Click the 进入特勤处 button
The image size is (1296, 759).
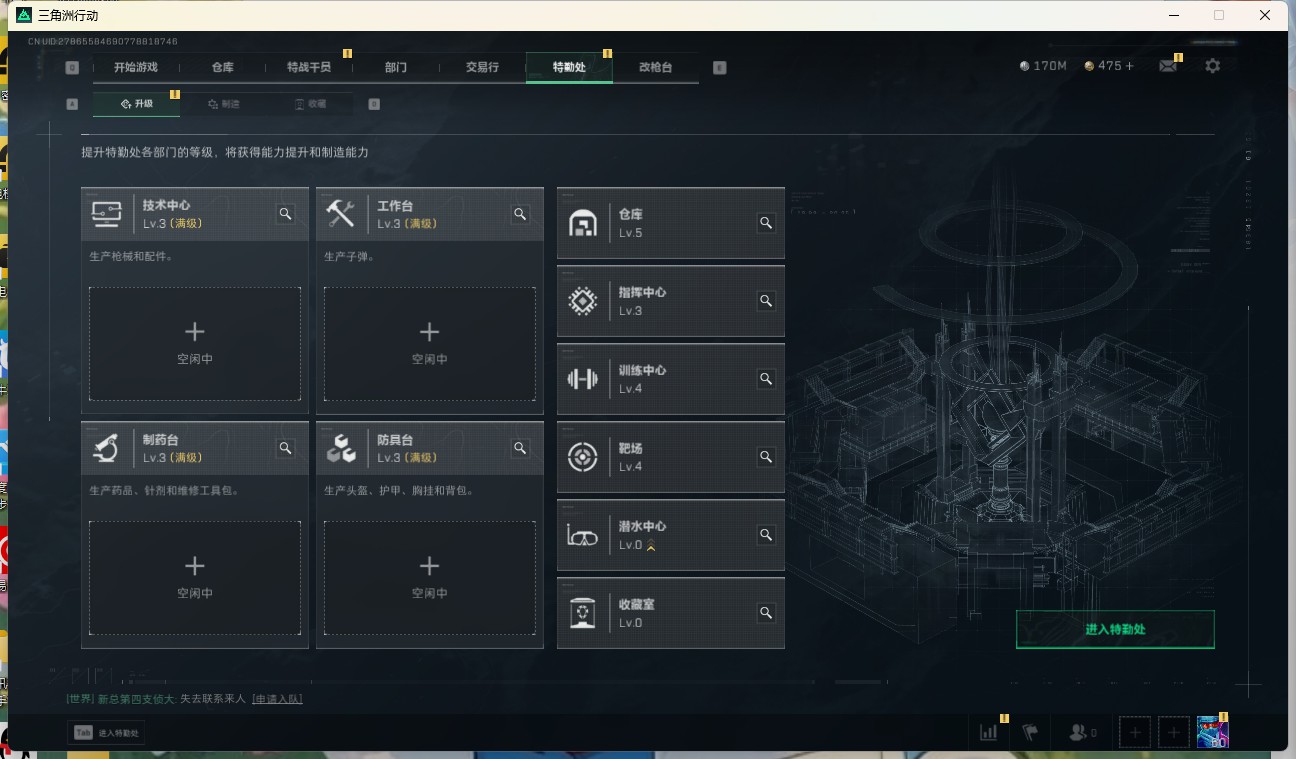(1115, 629)
